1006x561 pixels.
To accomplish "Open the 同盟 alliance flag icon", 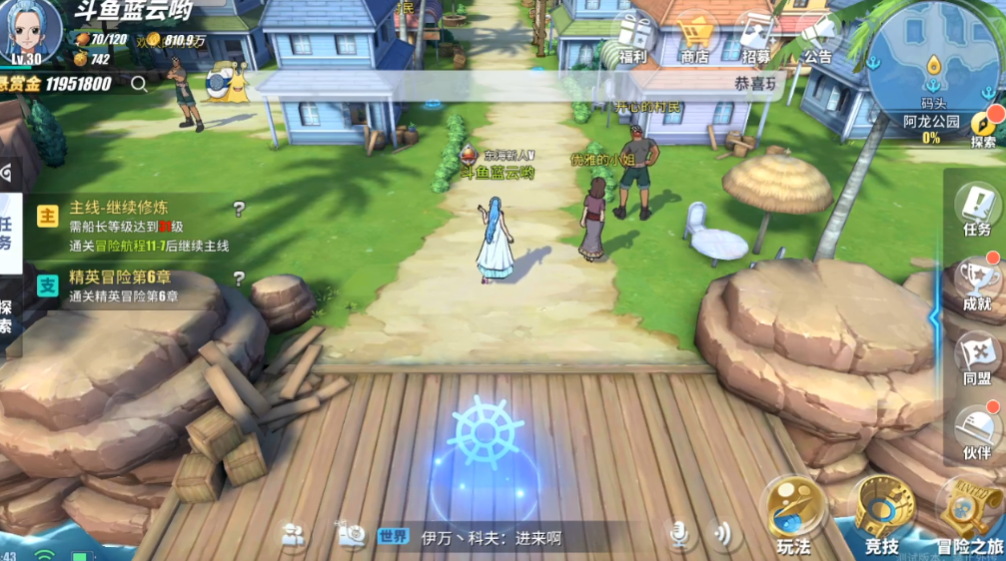I will (x=976, y=357).
